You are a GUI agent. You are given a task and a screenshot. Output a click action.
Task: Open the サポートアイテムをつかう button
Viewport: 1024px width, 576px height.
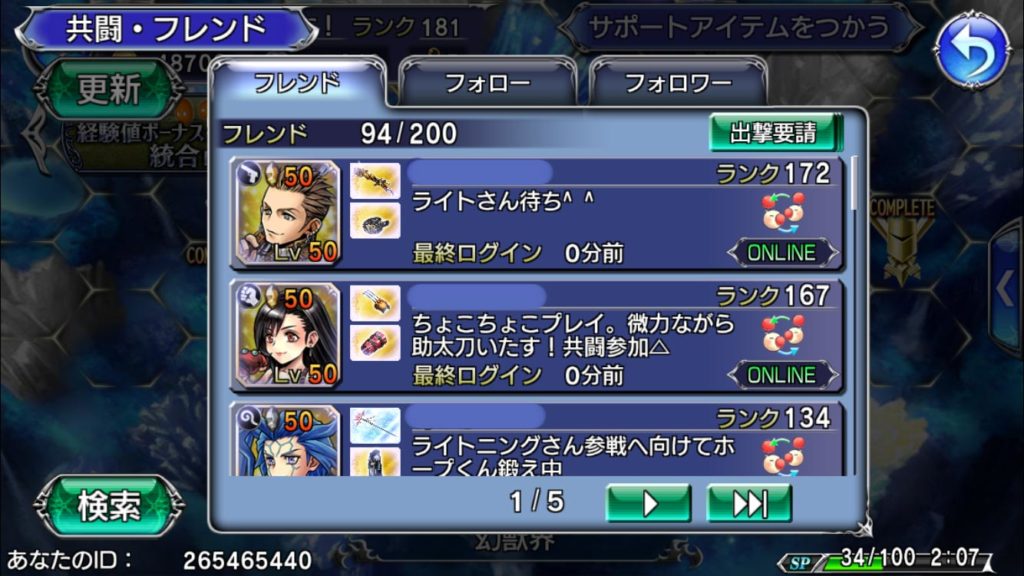tap(740, 27)
